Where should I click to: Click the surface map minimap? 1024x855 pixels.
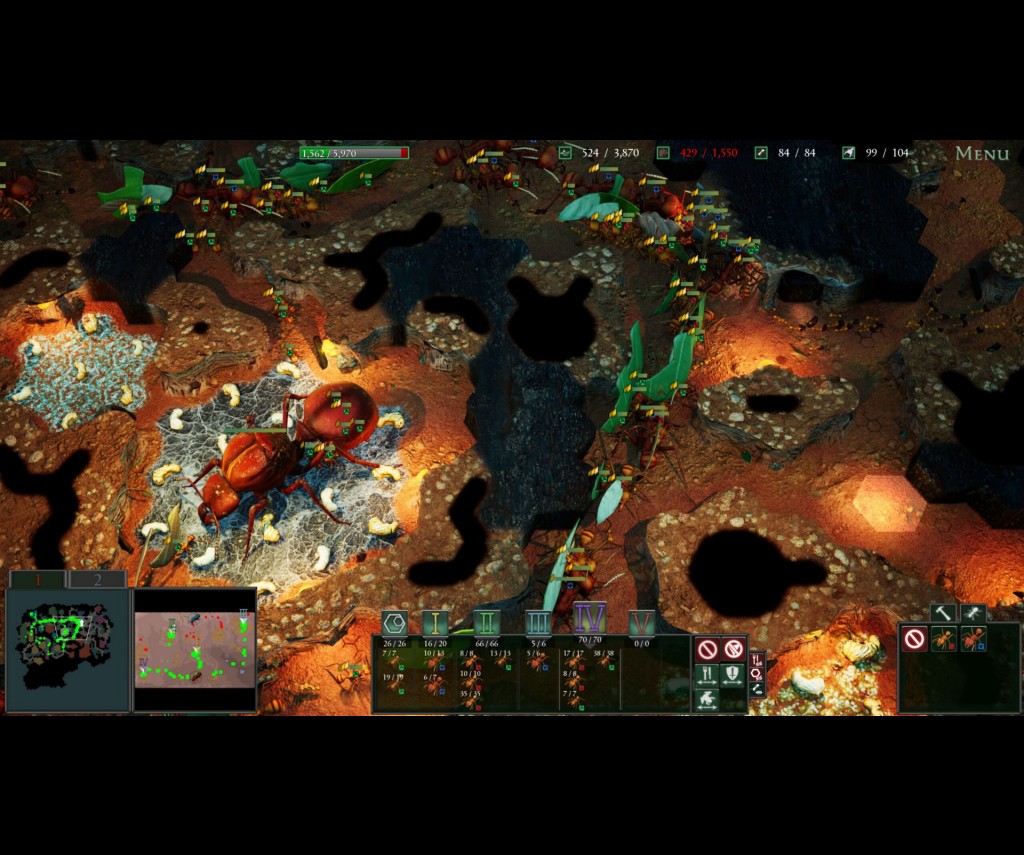(194, 649)
